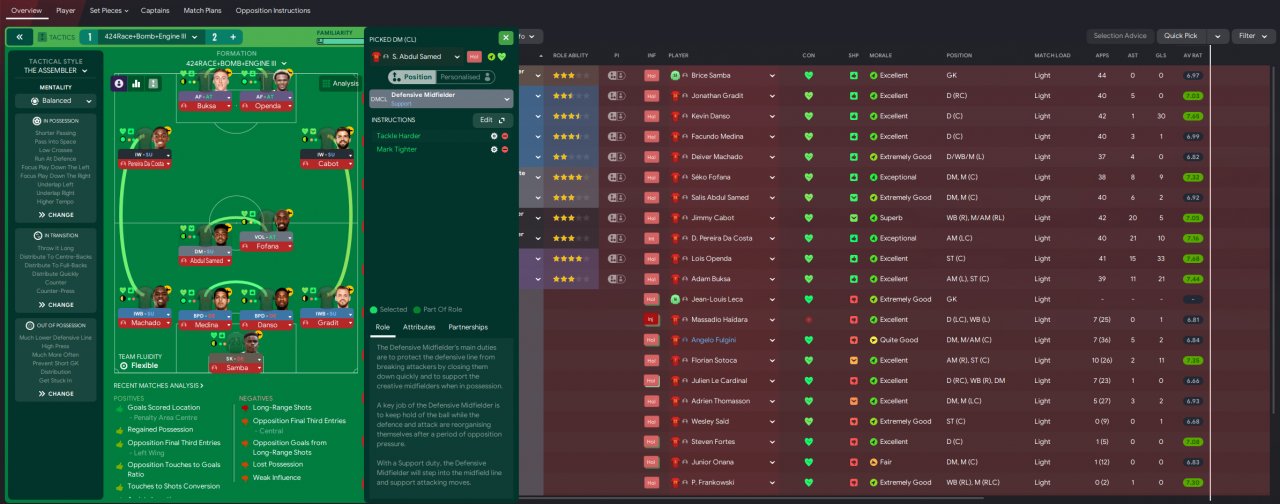Select the Personalised toggle option
The width and height of the screenshot is (1280, 504).
coord(466,77)
